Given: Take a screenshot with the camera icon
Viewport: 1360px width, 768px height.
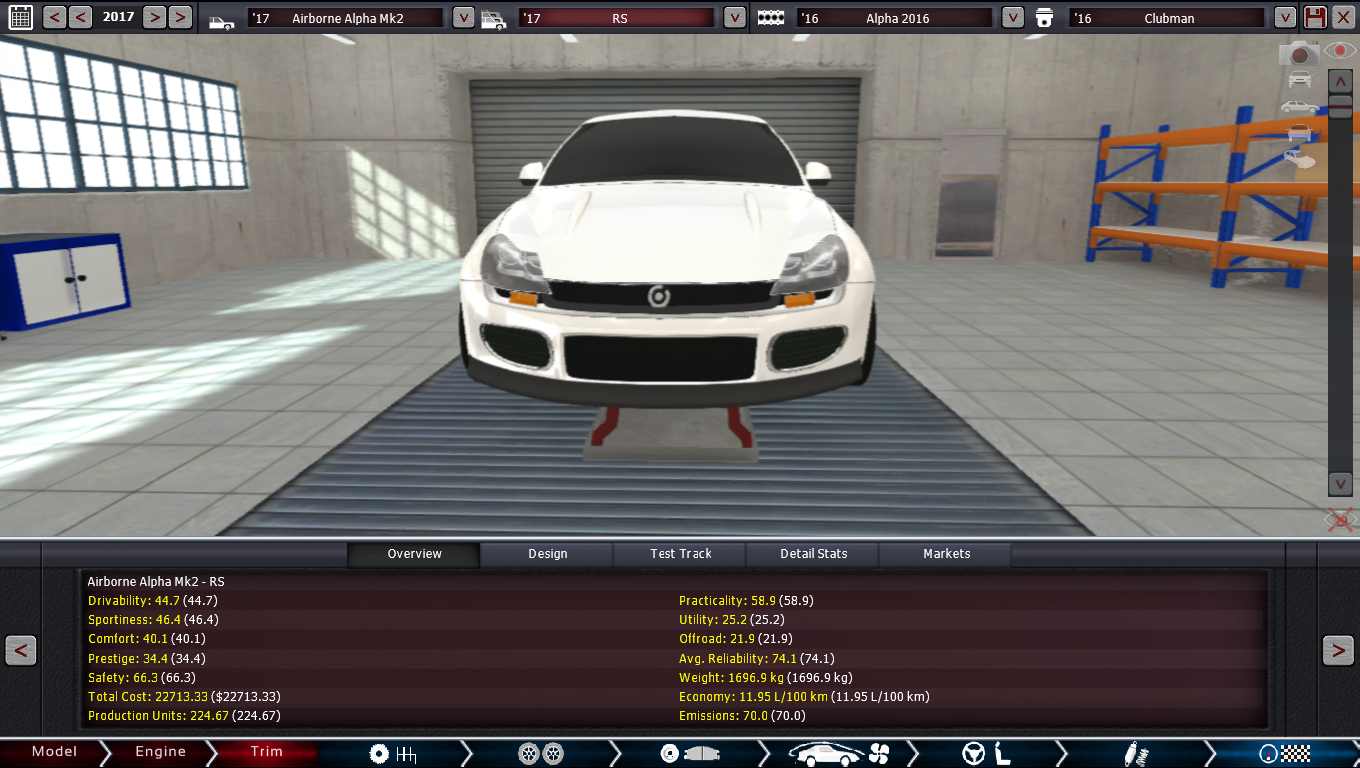Looking at the screenshot, I should pos(1299,54).
